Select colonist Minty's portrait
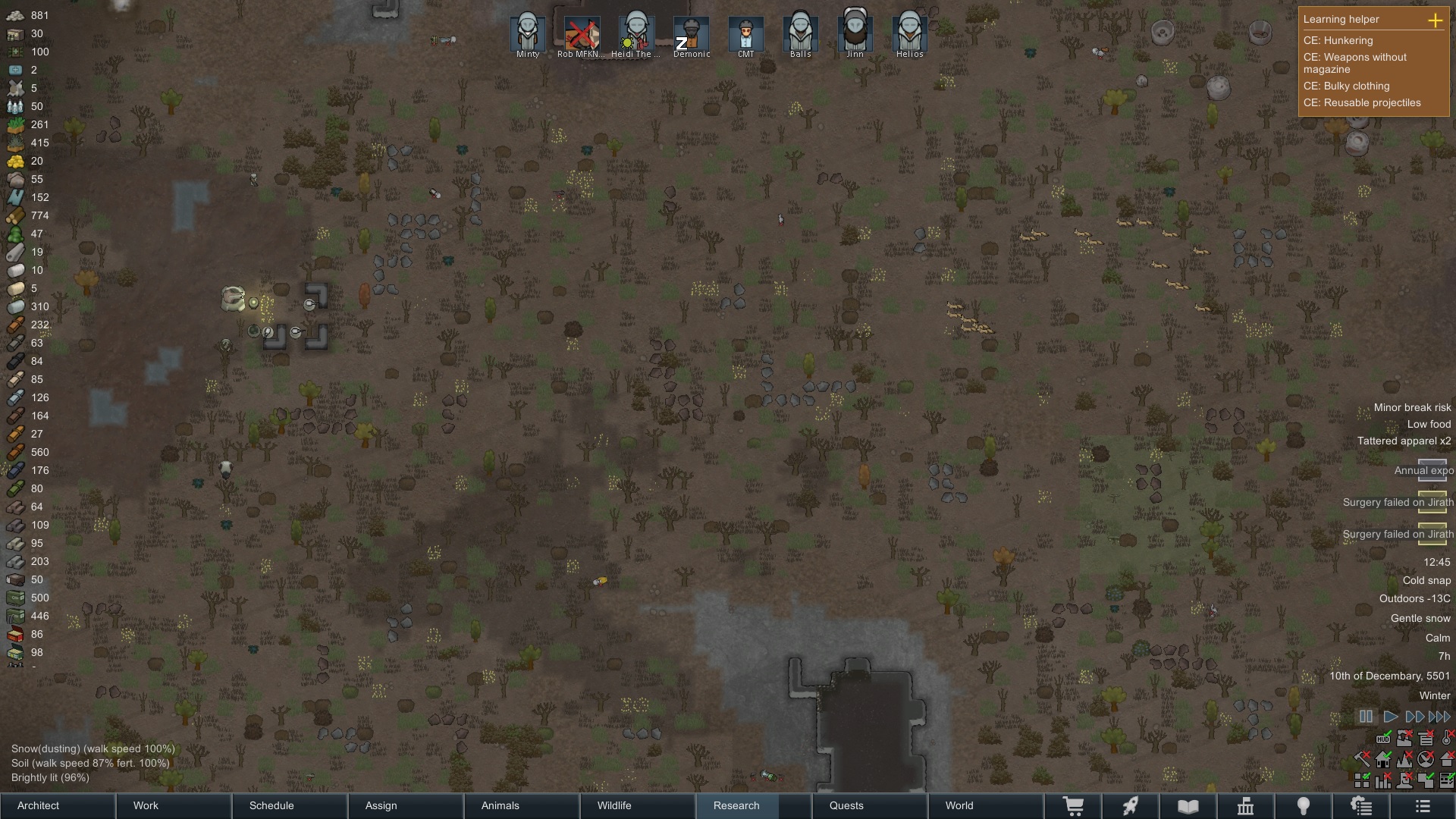Screen dimensions: 1456x819 (x=527, y=35)
